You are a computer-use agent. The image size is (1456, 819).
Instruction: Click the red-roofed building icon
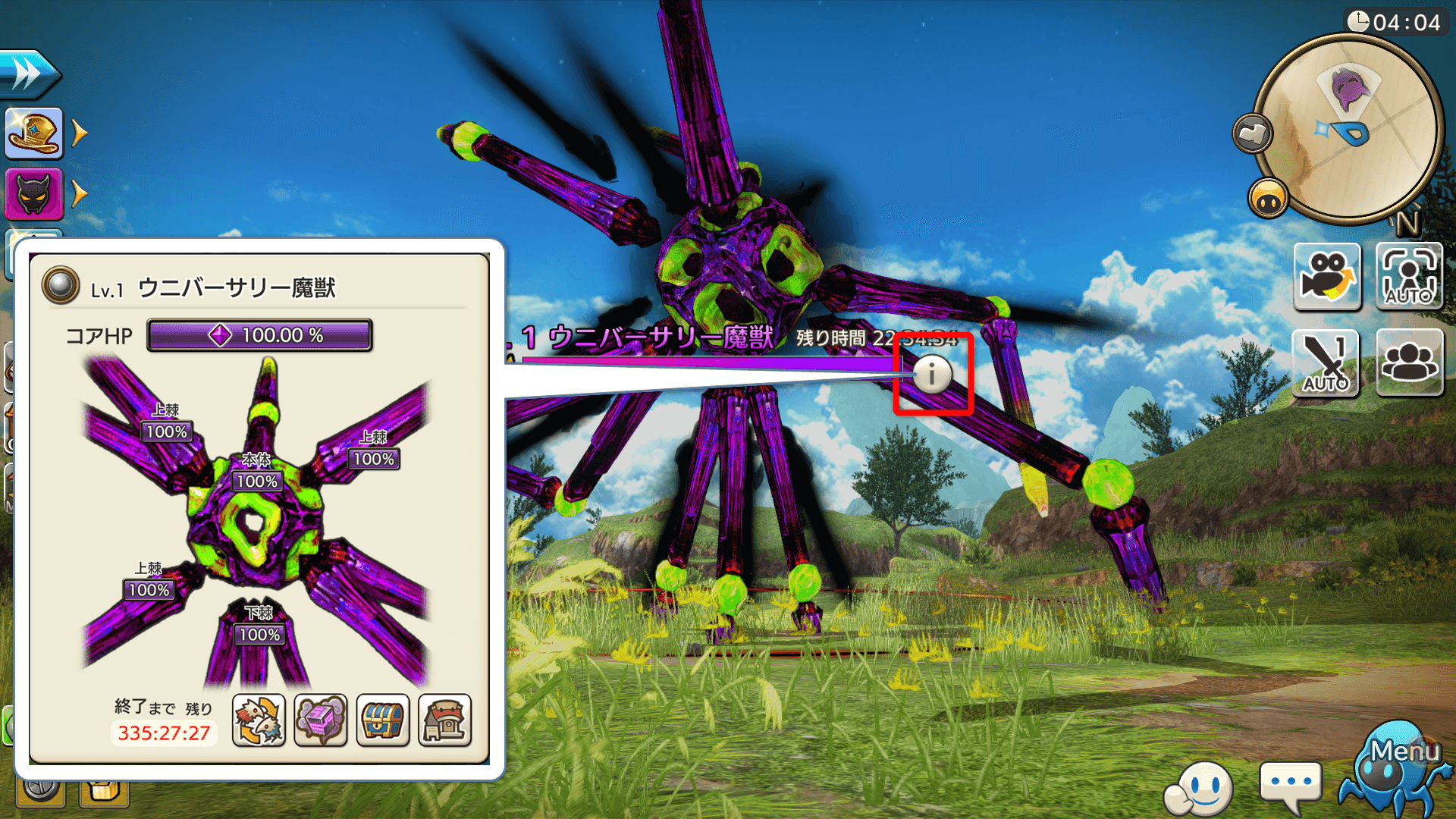(445, 720)
